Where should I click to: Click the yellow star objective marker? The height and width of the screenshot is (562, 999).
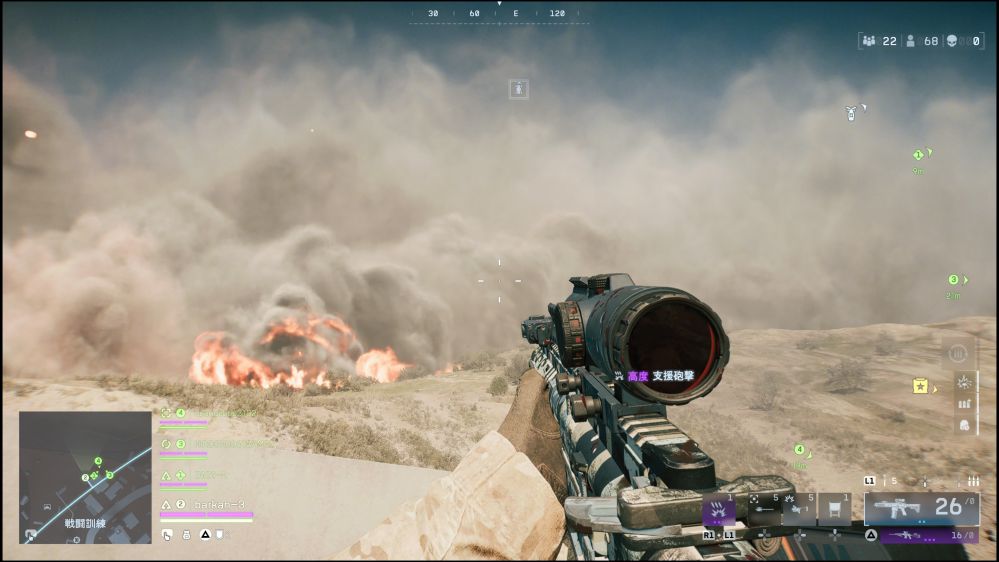tap(920, 386)
